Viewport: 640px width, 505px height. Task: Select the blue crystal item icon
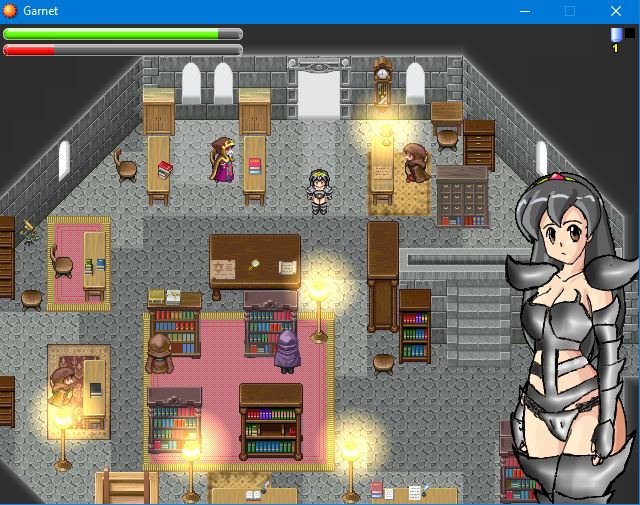[616, 34]
